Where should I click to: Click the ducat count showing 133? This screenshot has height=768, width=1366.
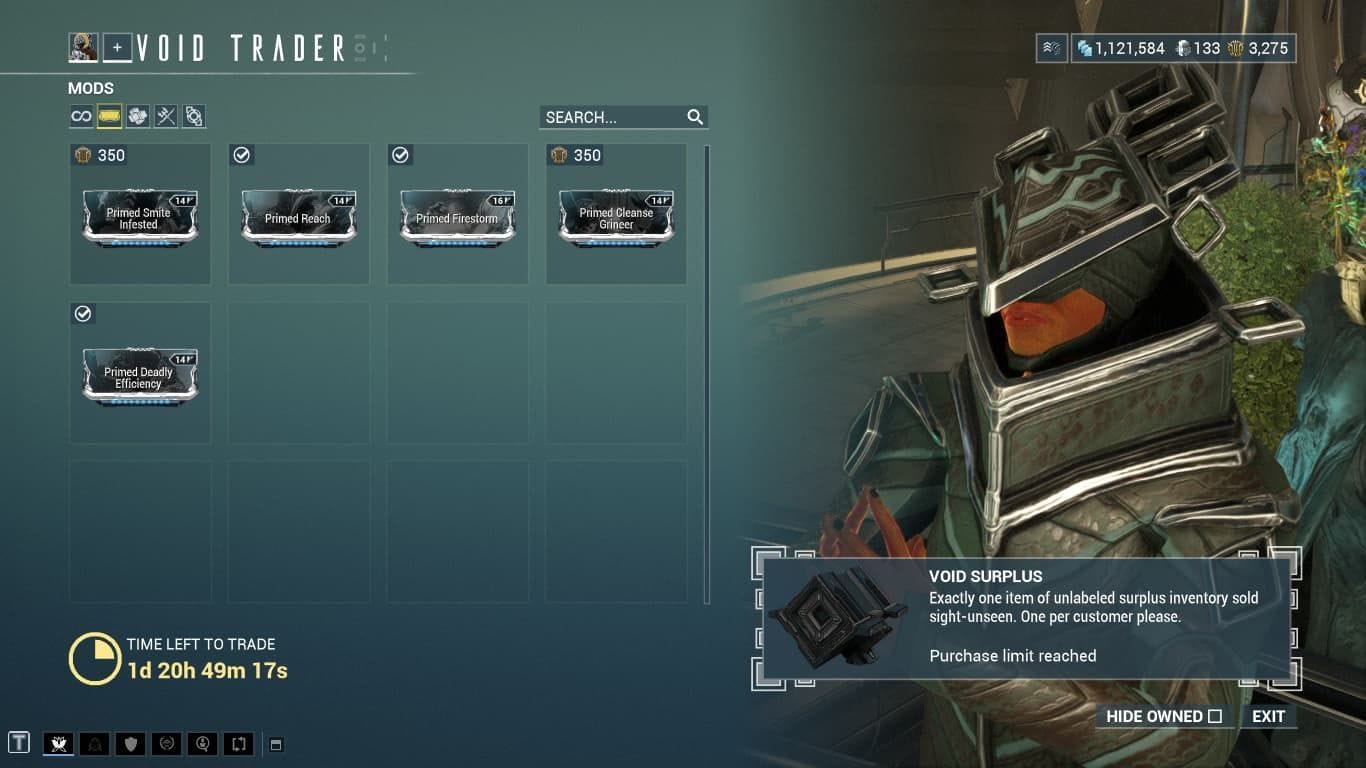(1196, 47)
